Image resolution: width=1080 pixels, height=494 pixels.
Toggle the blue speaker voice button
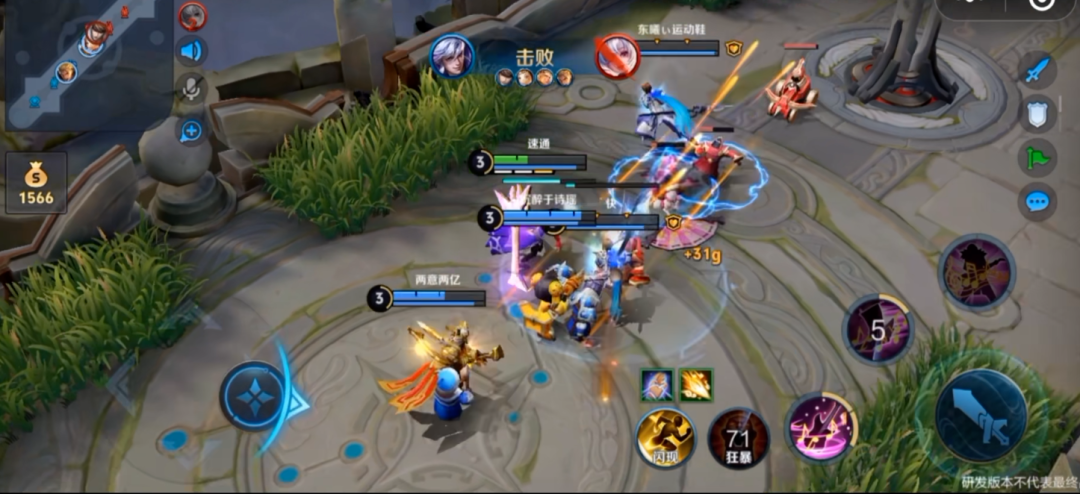(x=191, y=51)
